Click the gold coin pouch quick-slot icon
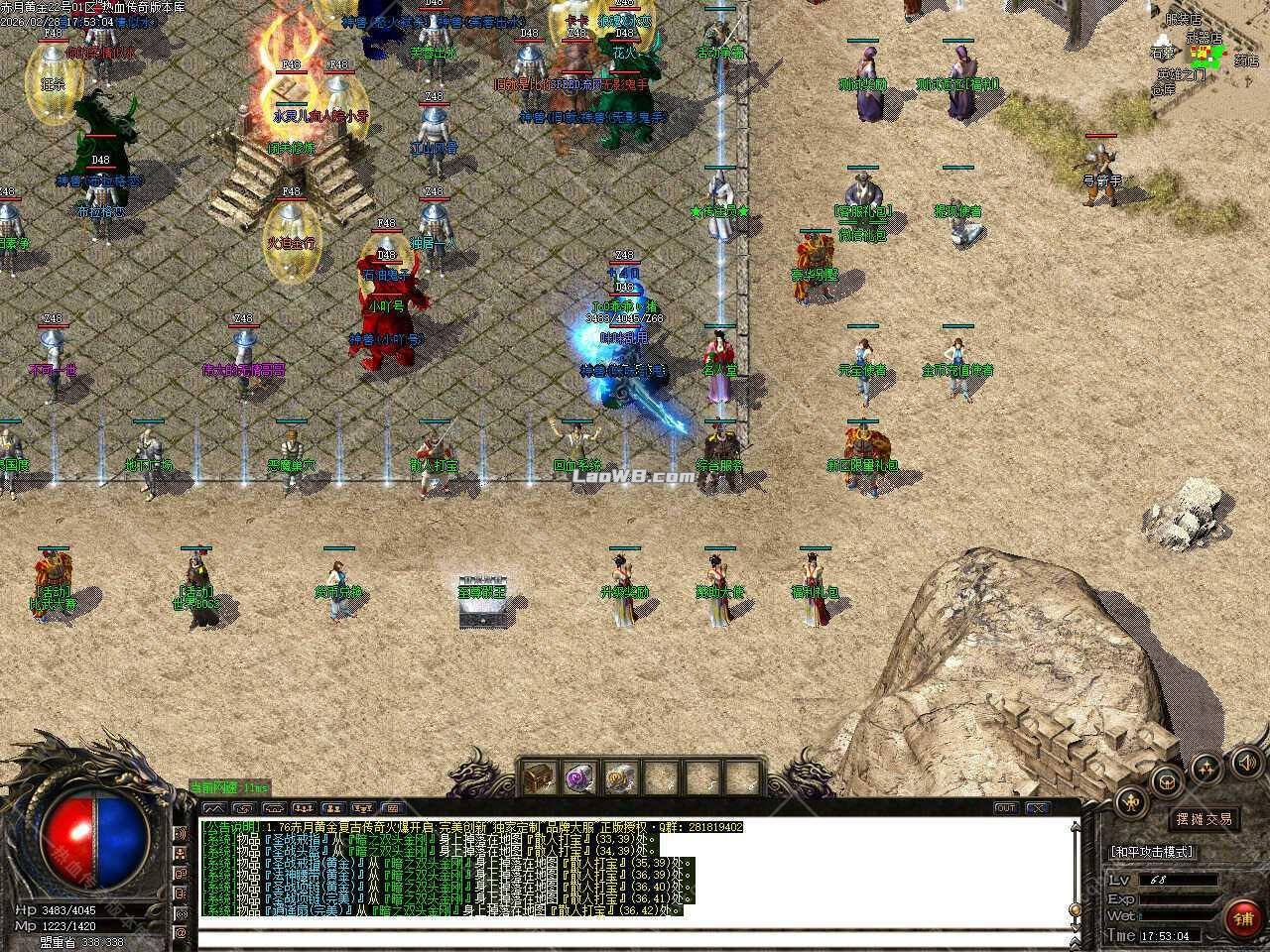The width and height of the screenshot is (1270, 952). click(616, 776)
